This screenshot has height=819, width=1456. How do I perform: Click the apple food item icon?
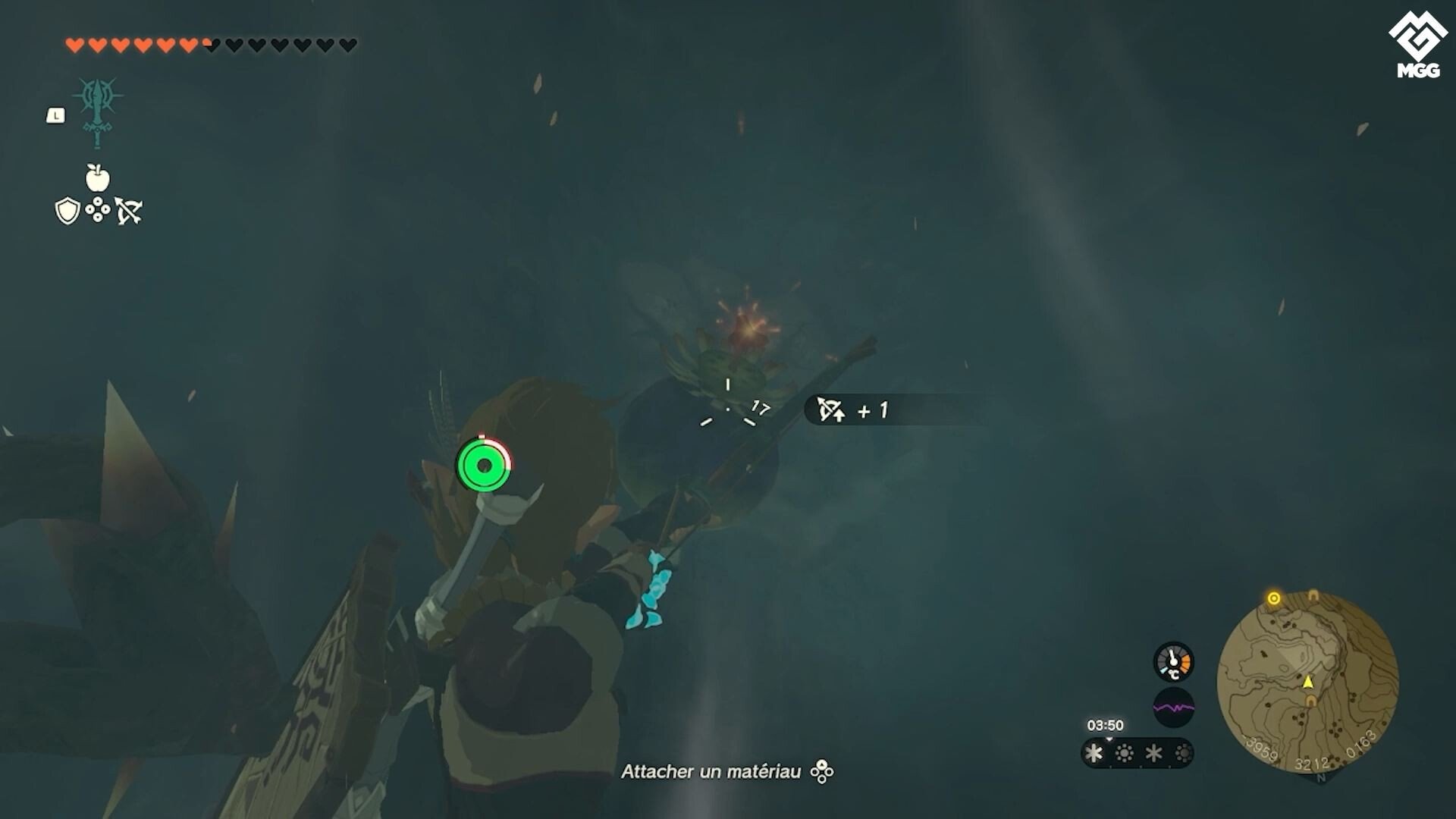[97, 180]
